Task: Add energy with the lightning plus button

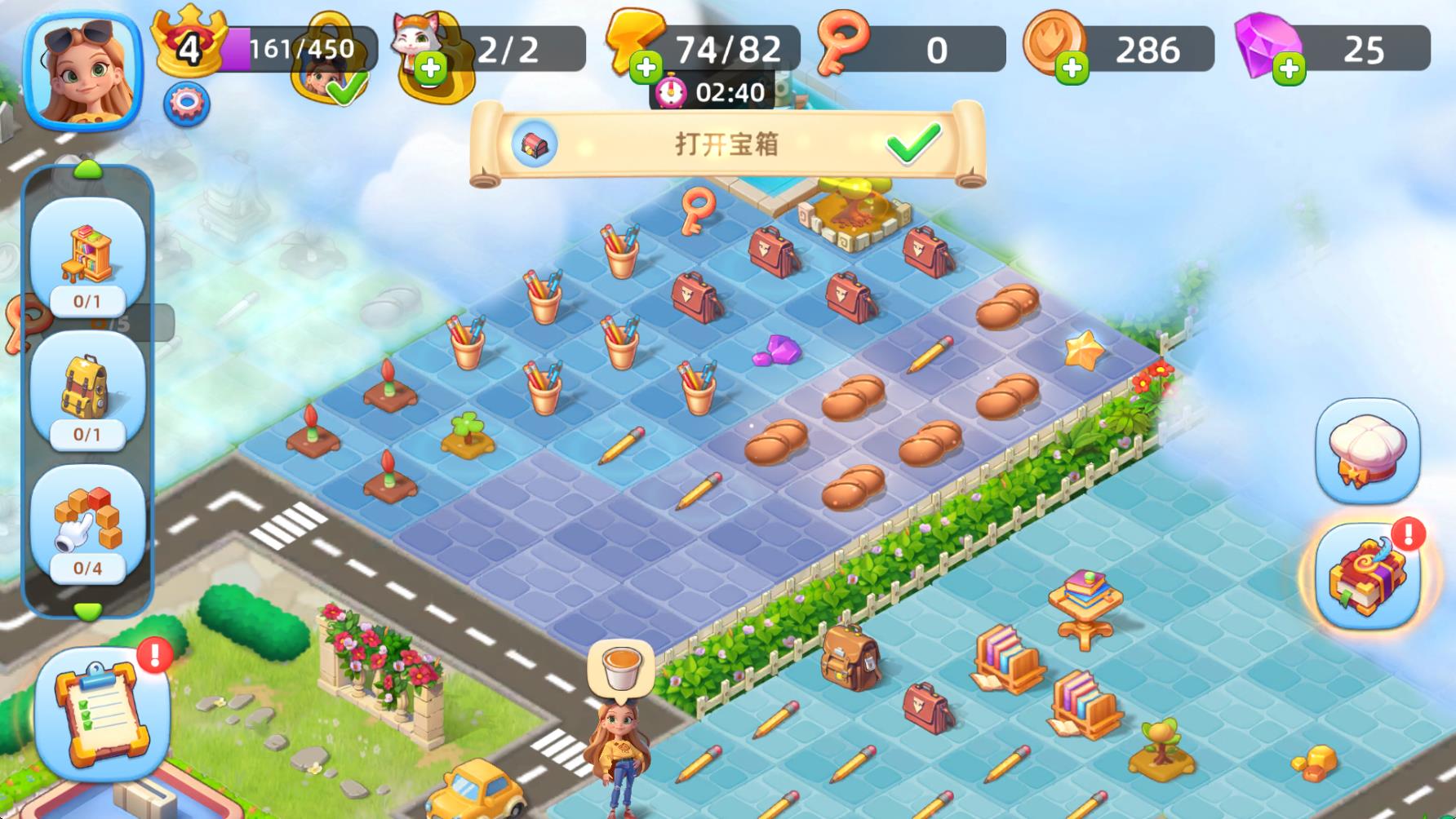Action: coord(646,68)
